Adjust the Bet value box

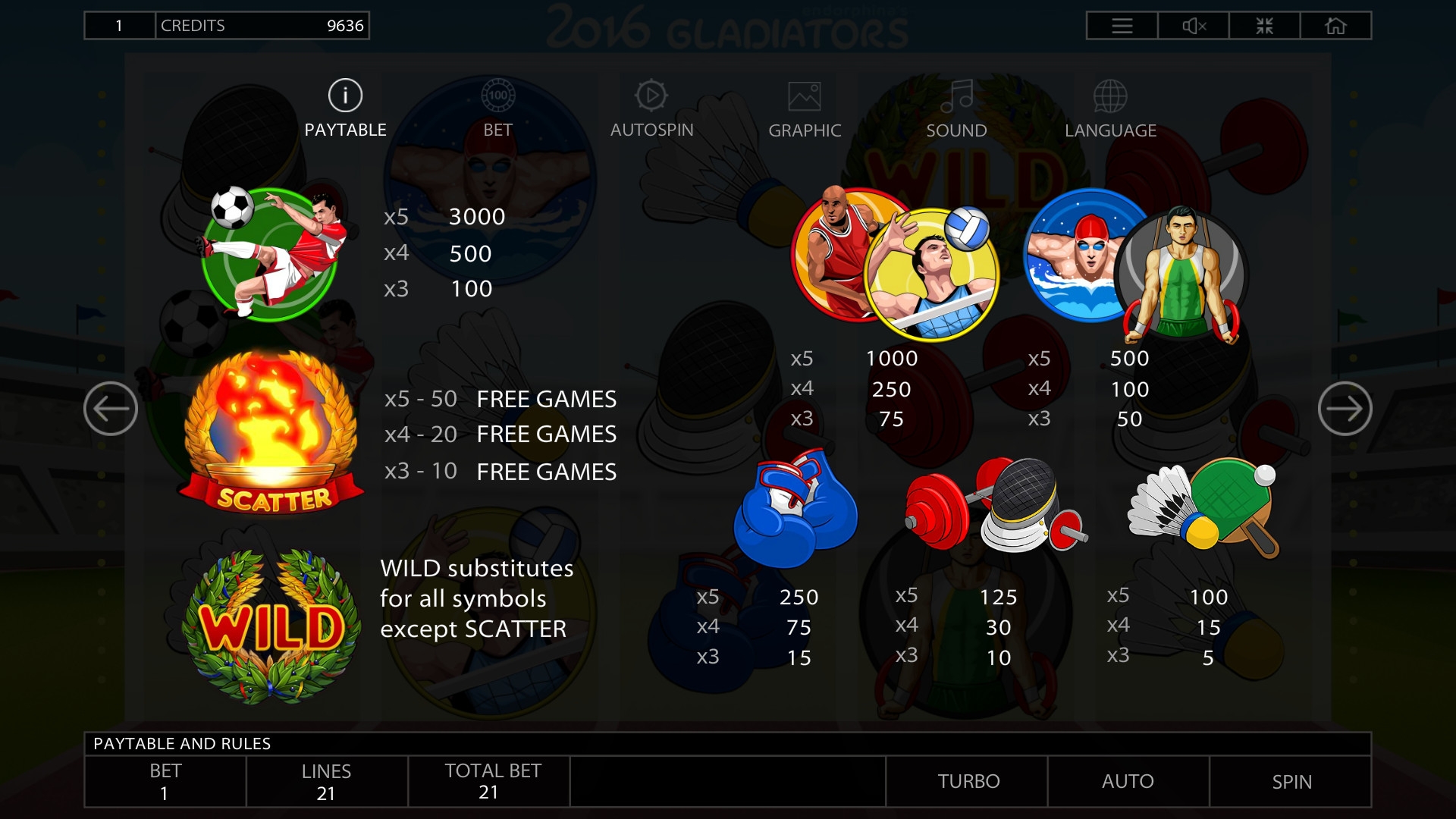click(165, 781)
